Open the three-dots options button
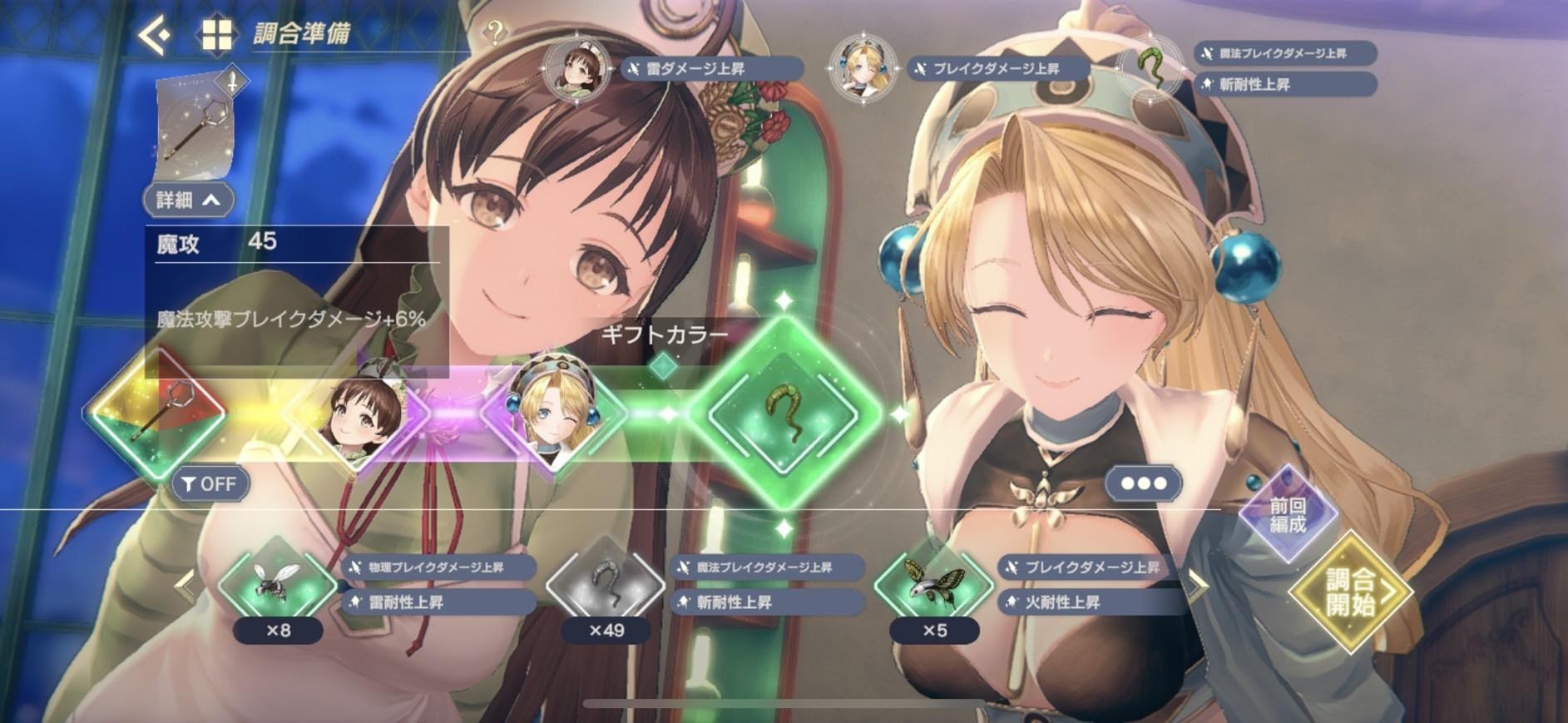 [x=1144, y=483]
